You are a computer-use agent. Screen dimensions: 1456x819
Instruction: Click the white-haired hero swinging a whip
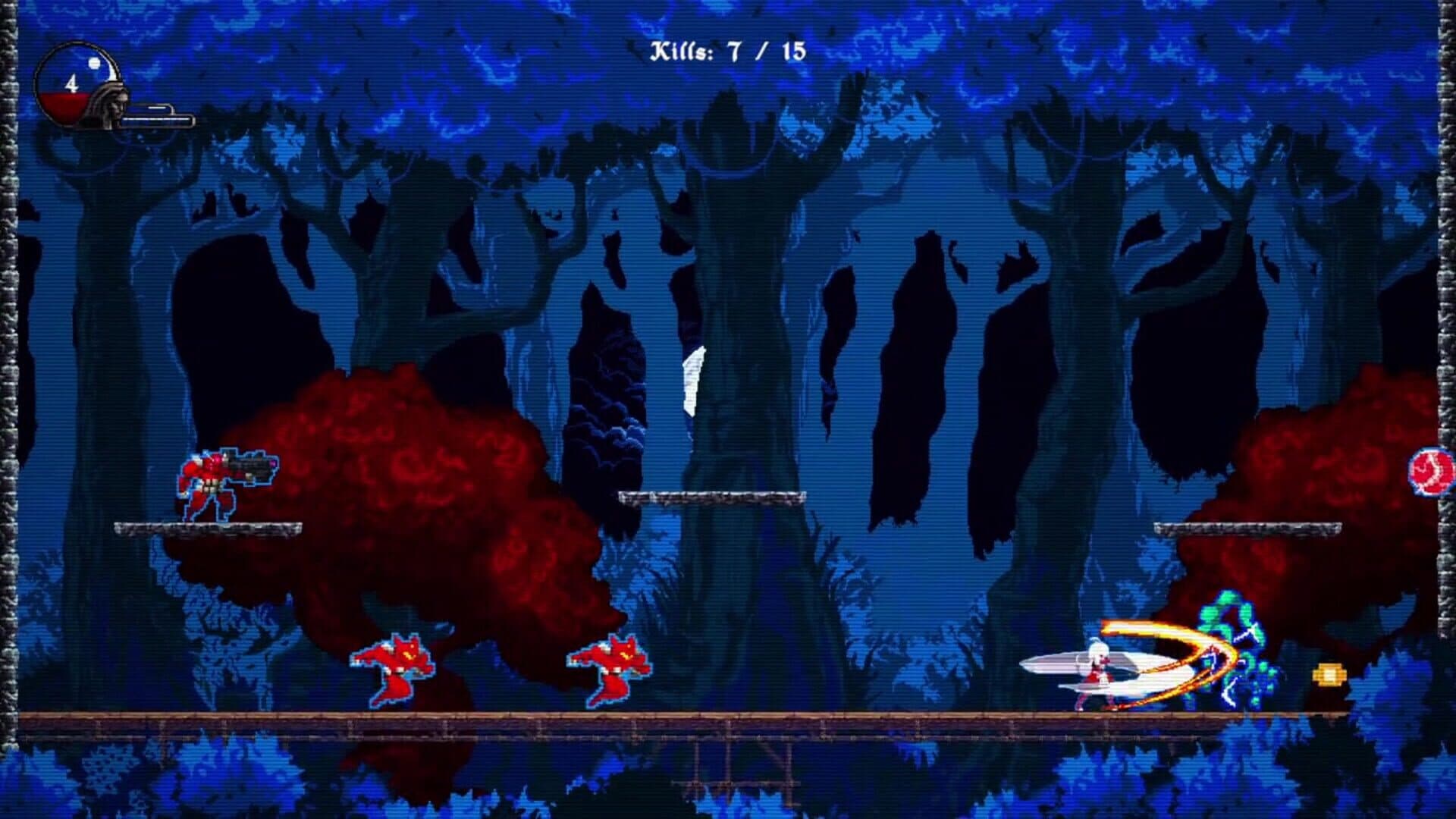[x=1100, y=667]
